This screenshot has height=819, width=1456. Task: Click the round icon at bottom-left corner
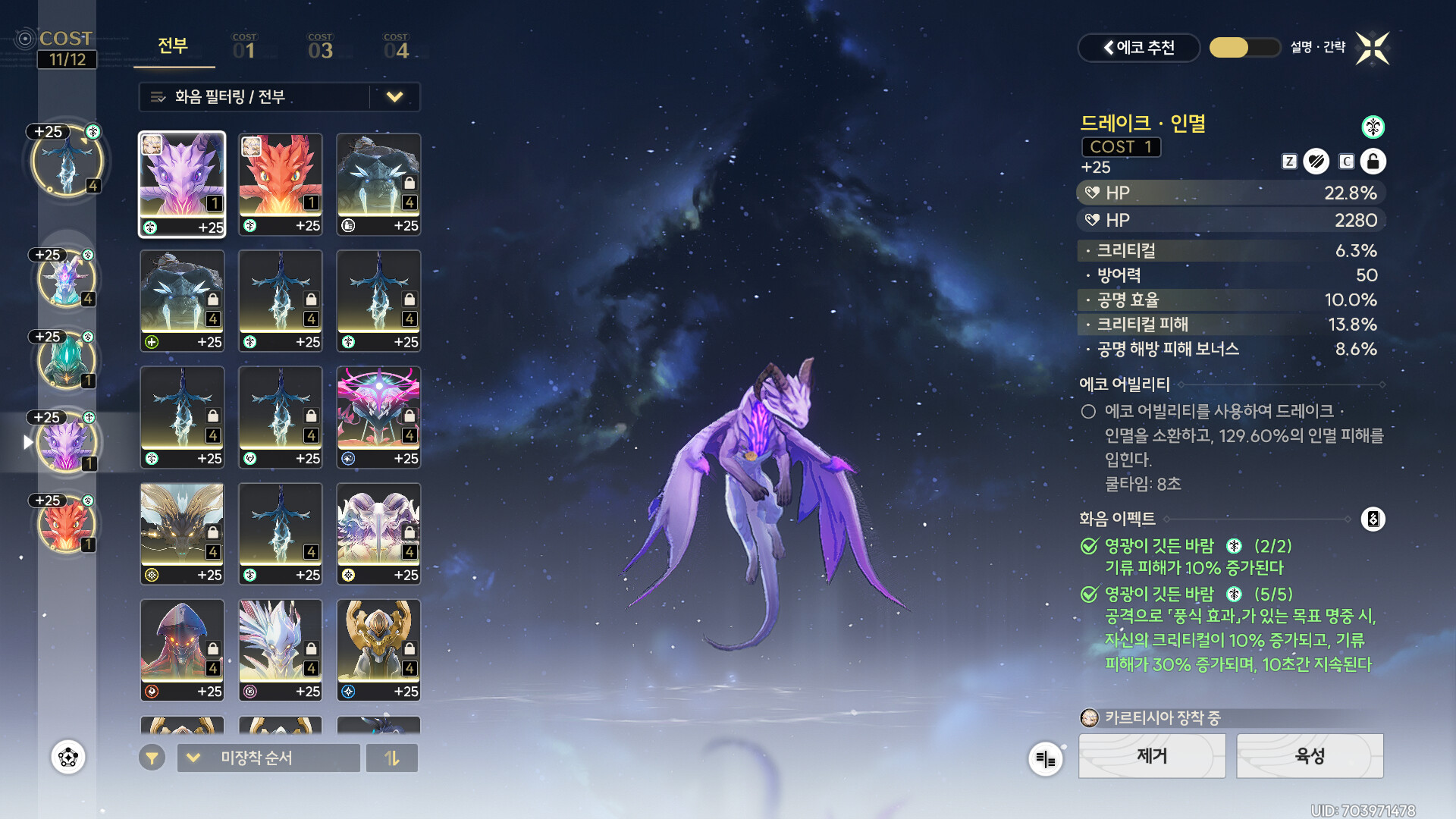coord(68,757)
